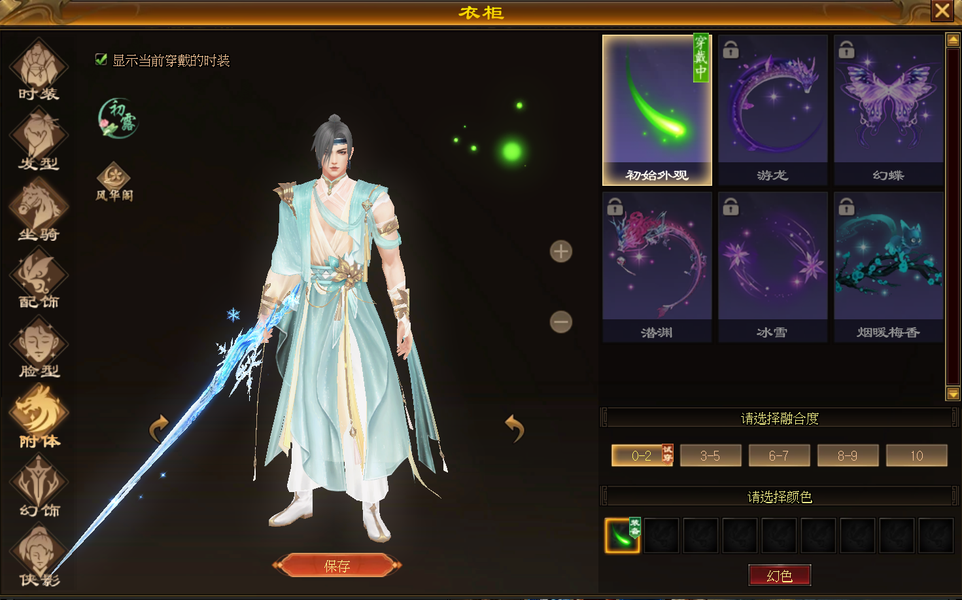
Task: Select the 烟暖梅香 appearance tile
Action: [888, 267]
